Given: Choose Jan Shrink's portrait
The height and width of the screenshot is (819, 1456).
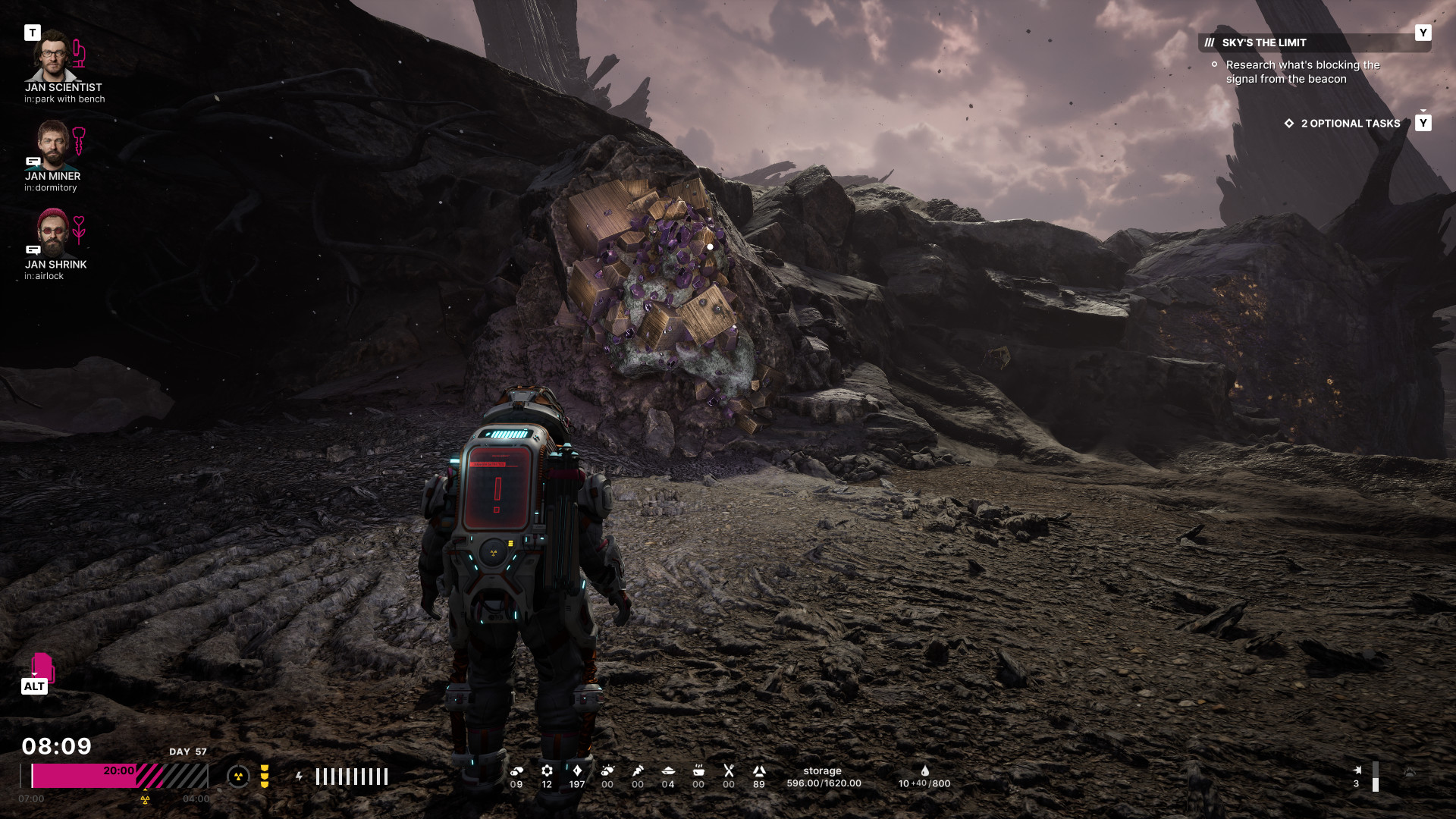Looking at the screenshot, I should click(x=52, y=232).
